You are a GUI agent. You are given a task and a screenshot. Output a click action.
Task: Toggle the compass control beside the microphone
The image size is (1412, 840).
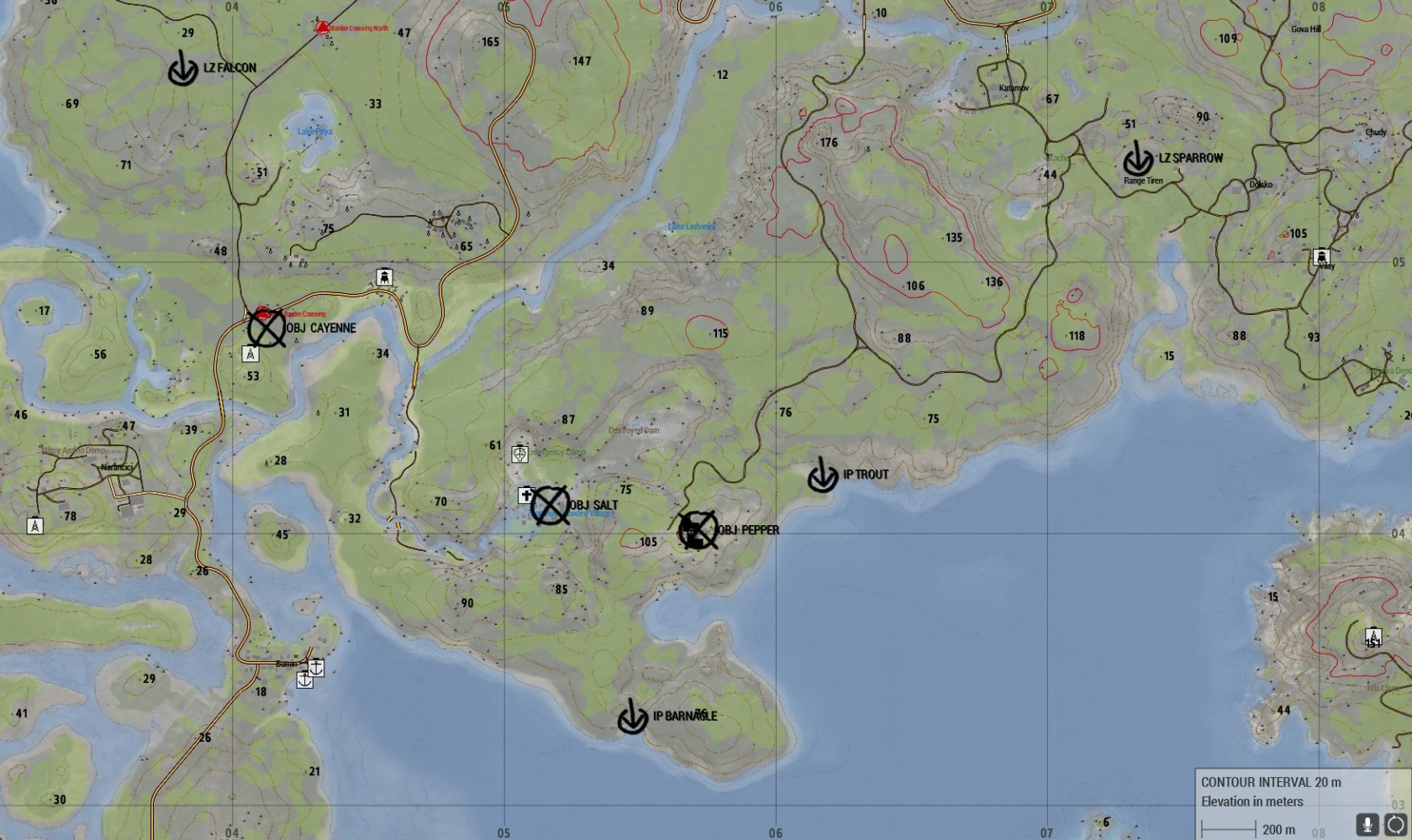pyautogui.click(x=1395, y=824)
